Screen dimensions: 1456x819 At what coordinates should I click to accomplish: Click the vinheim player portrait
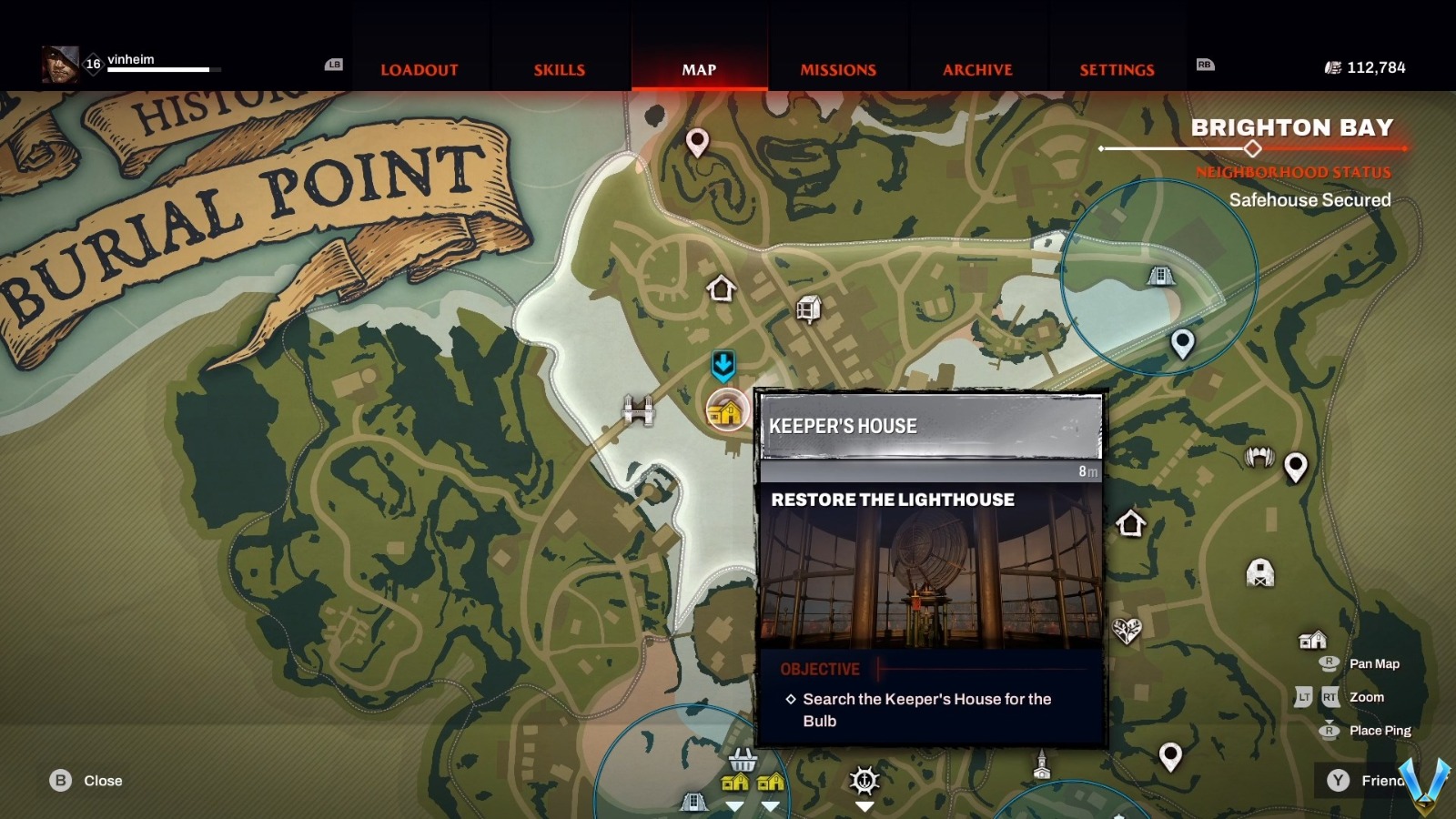click(60, 65)
